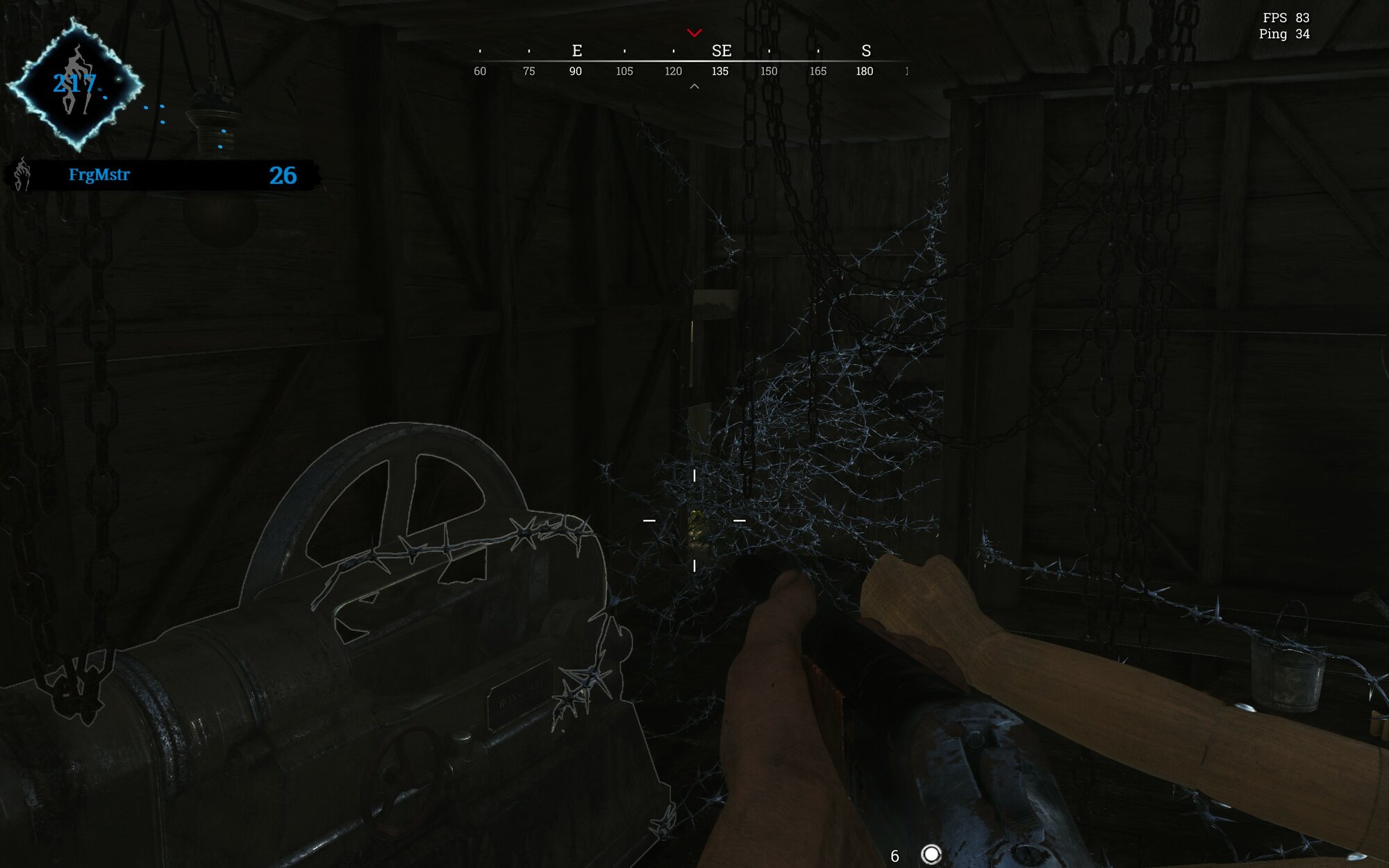Click the glowing diamond hunter emblem

[75, 85]
